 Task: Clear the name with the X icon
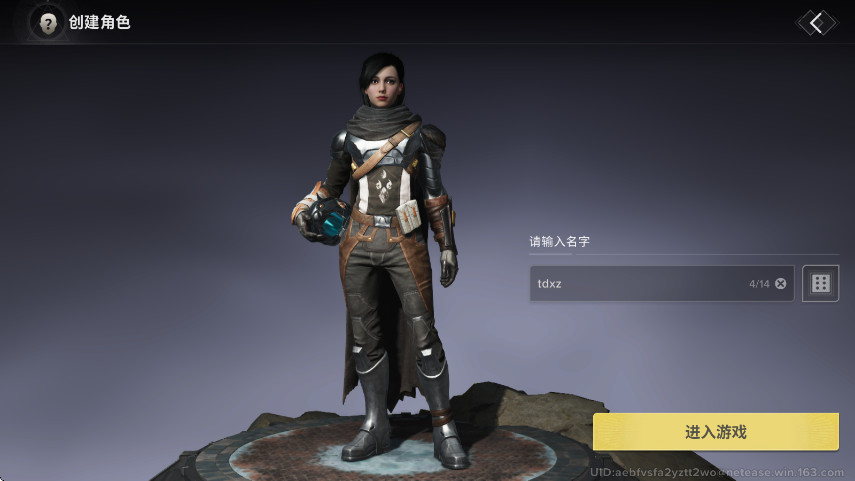(781, 284)
